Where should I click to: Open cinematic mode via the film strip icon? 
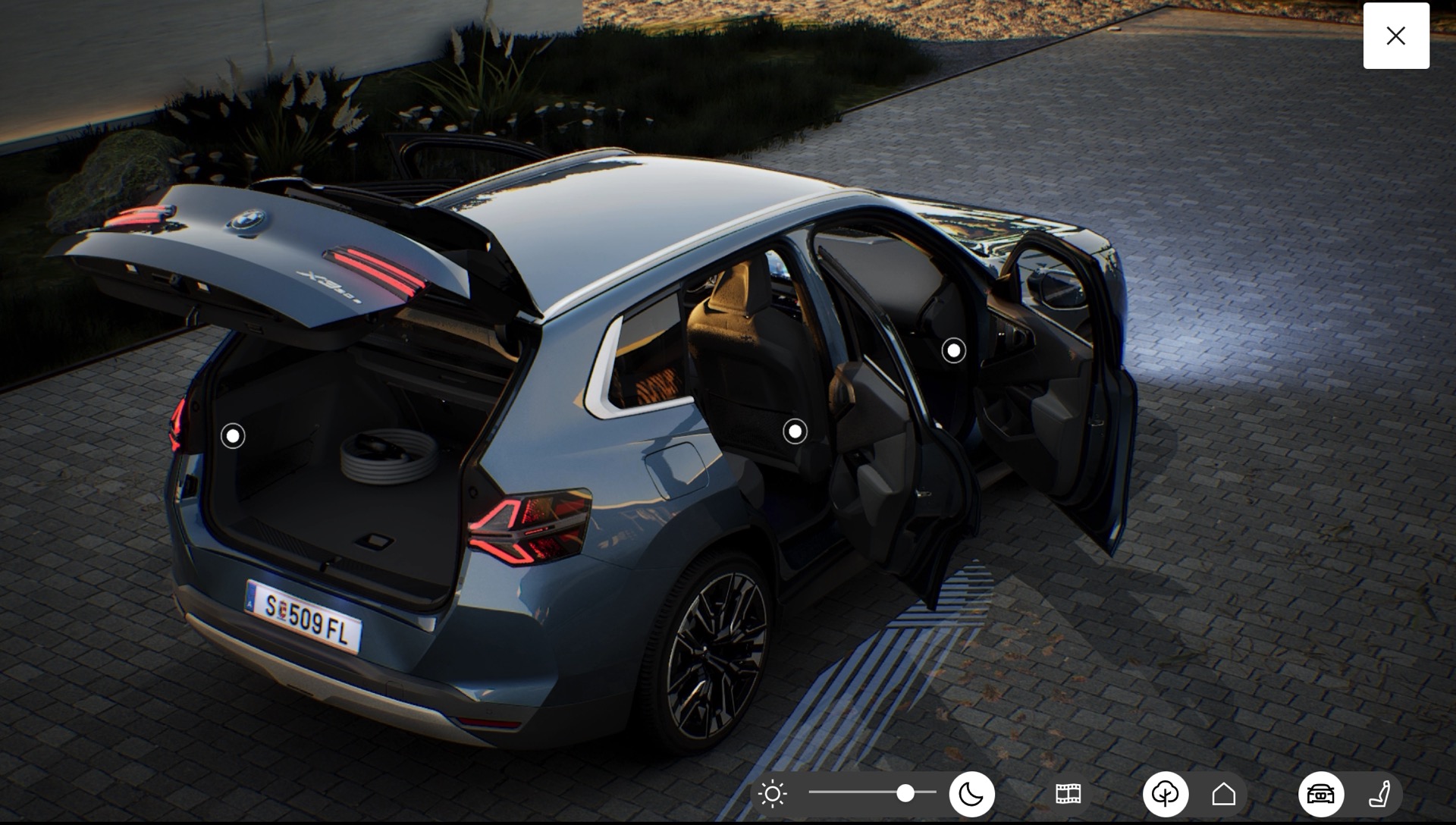pos(1068,794)
